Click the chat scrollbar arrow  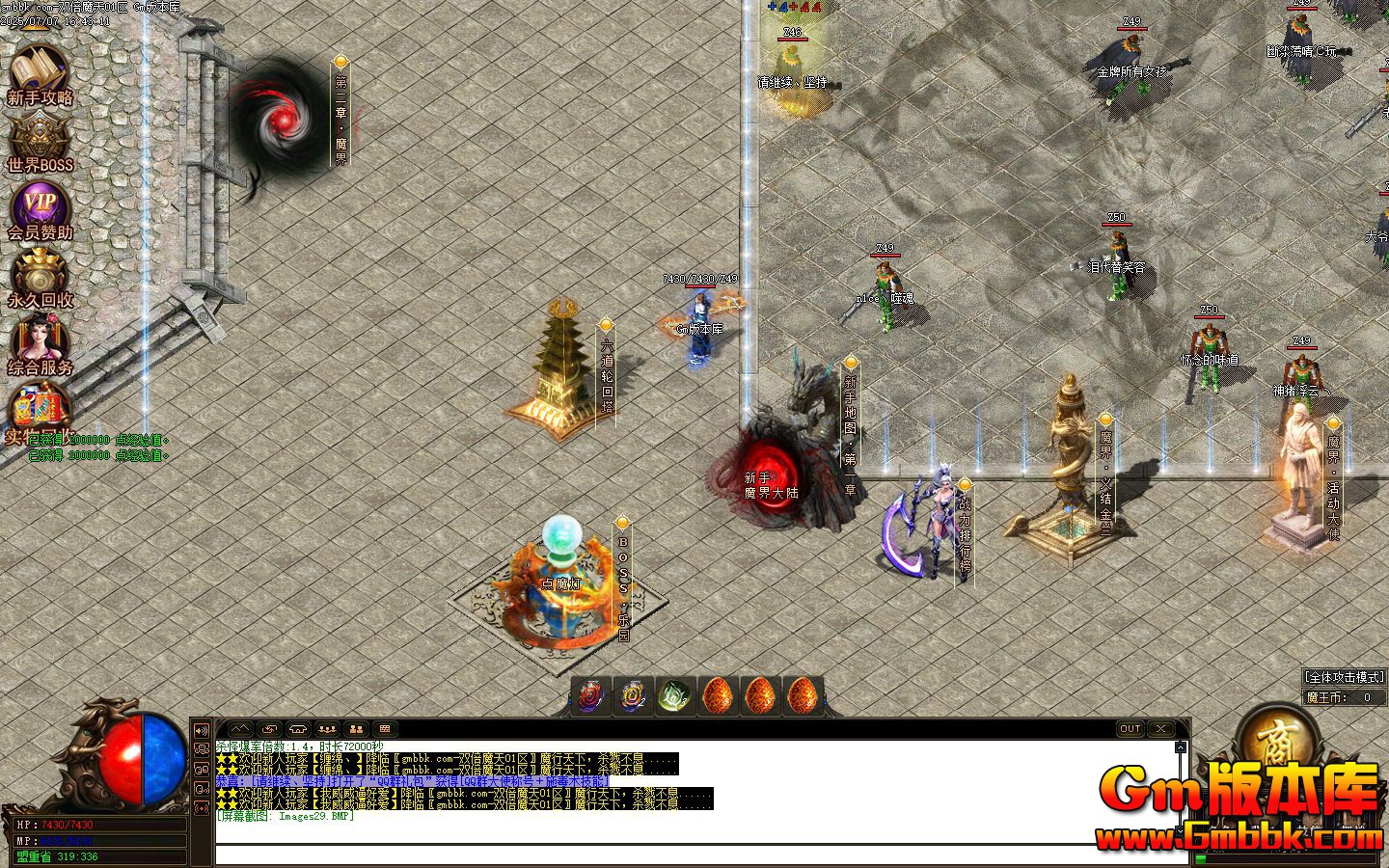tap(1180, 747)
